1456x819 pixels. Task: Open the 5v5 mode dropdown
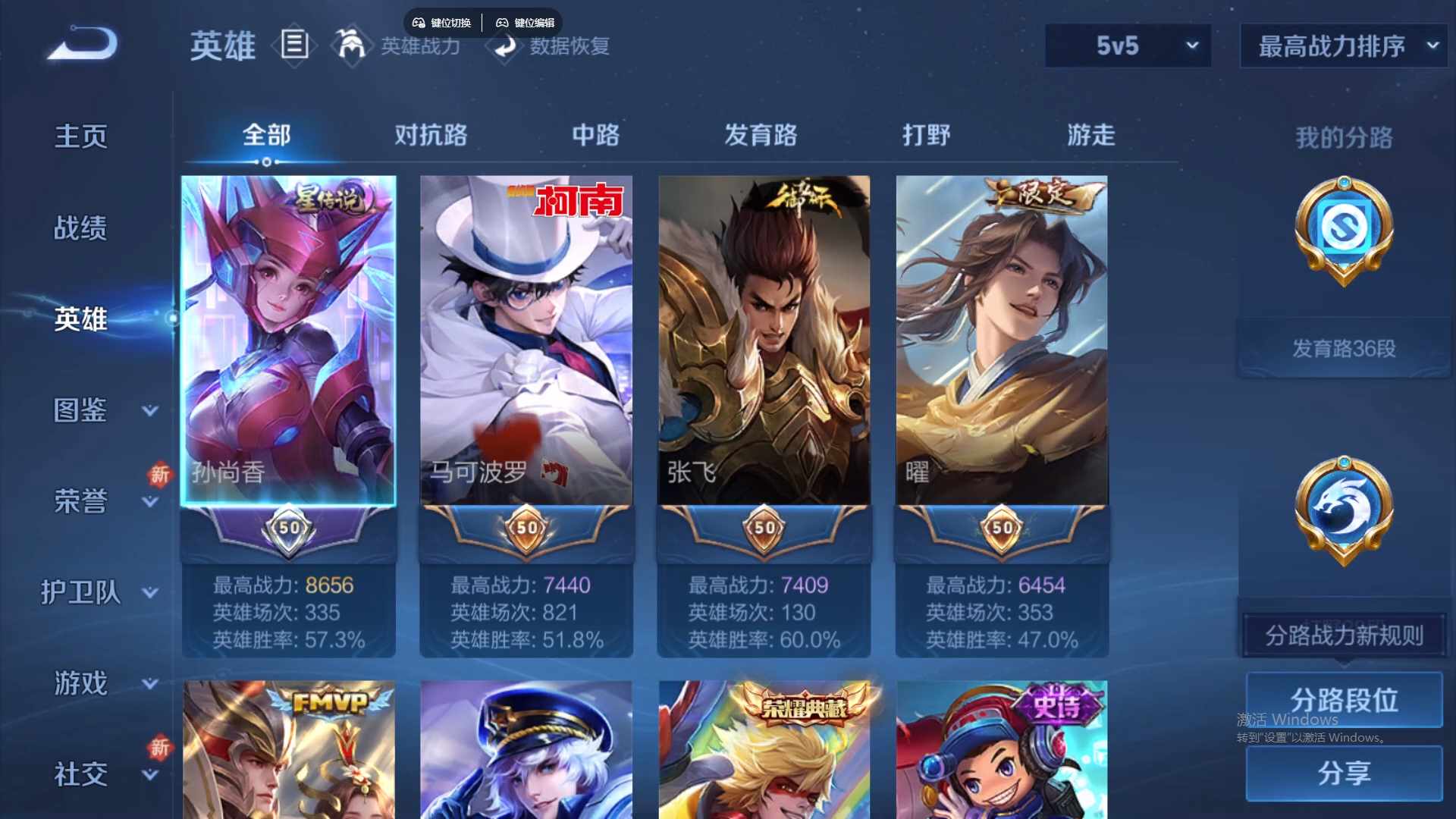(1127, 45)
